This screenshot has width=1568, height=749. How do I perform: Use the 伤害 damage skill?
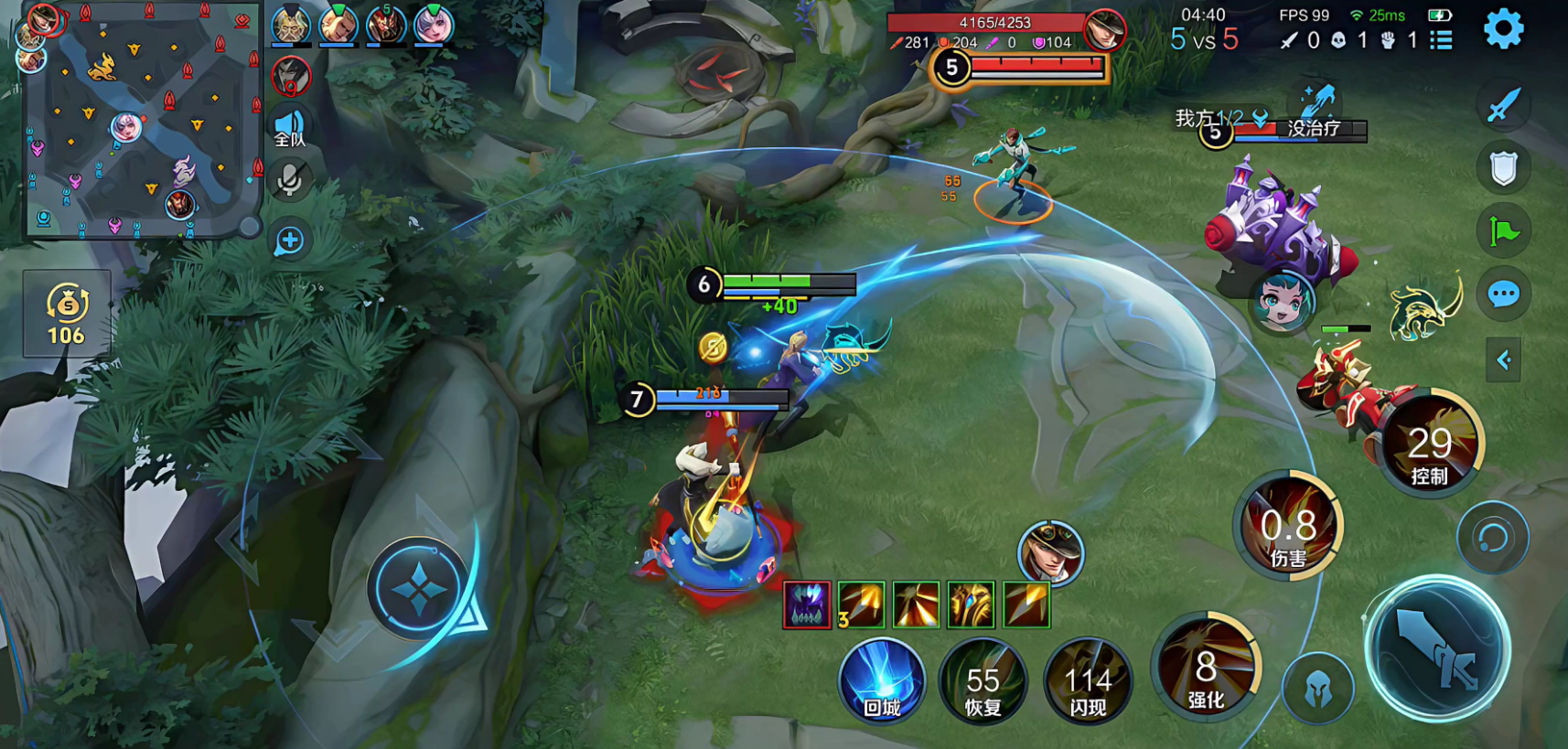tap(1288, 526)
